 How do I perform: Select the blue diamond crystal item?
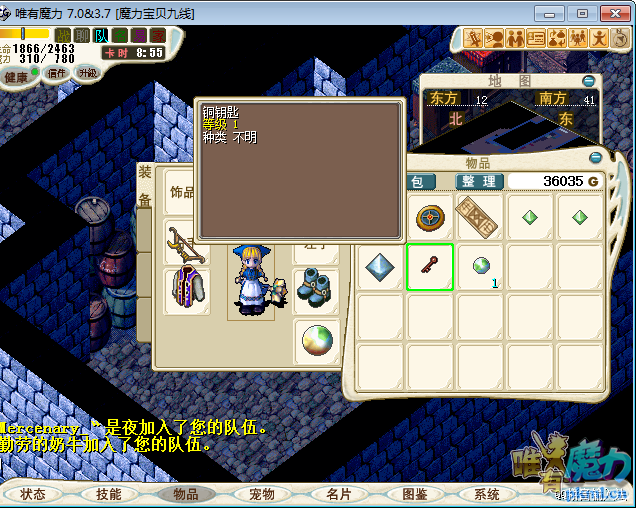(x=381, y=267)
